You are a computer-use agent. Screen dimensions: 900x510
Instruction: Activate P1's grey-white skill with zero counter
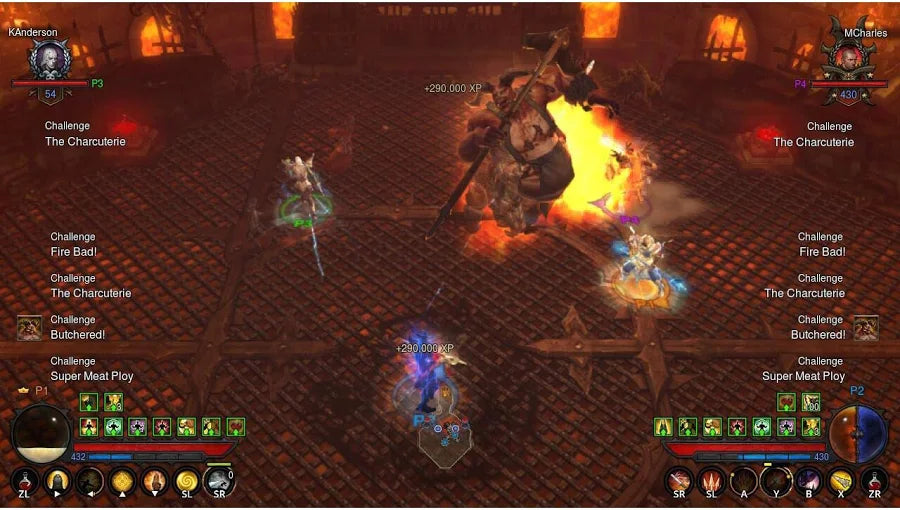click(x=219, y=482)
